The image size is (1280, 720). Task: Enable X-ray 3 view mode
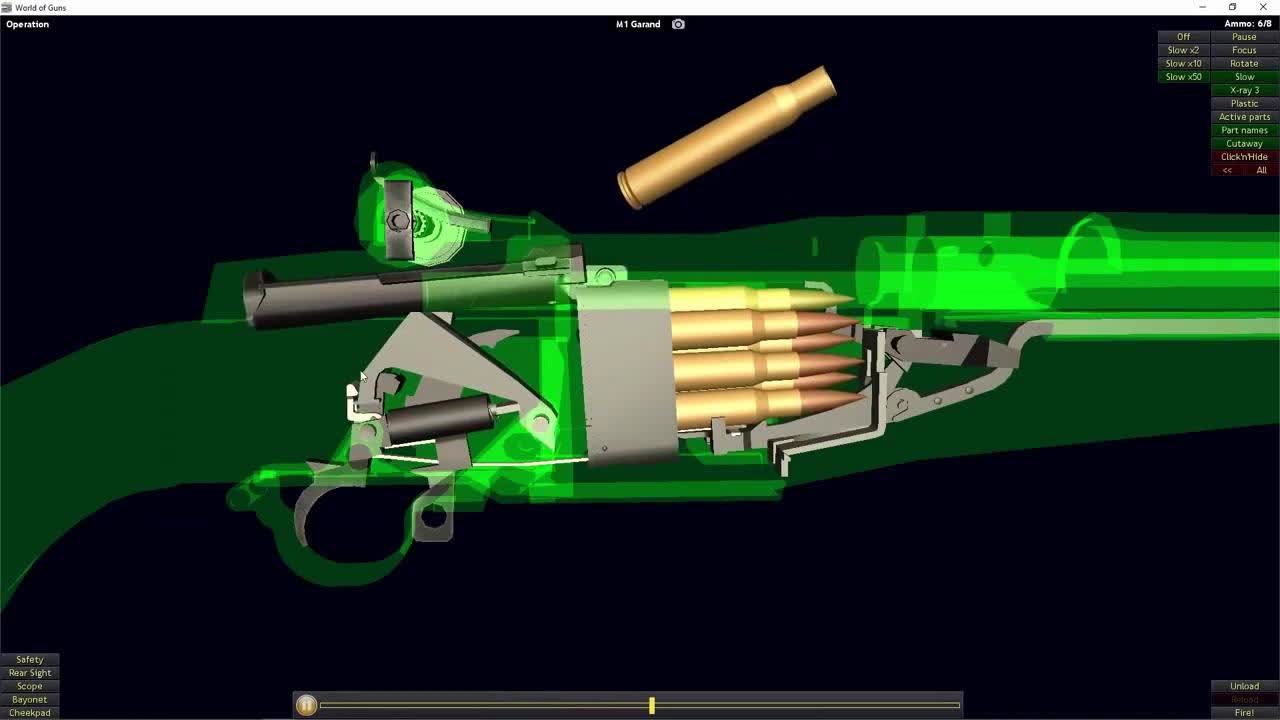1242,90
